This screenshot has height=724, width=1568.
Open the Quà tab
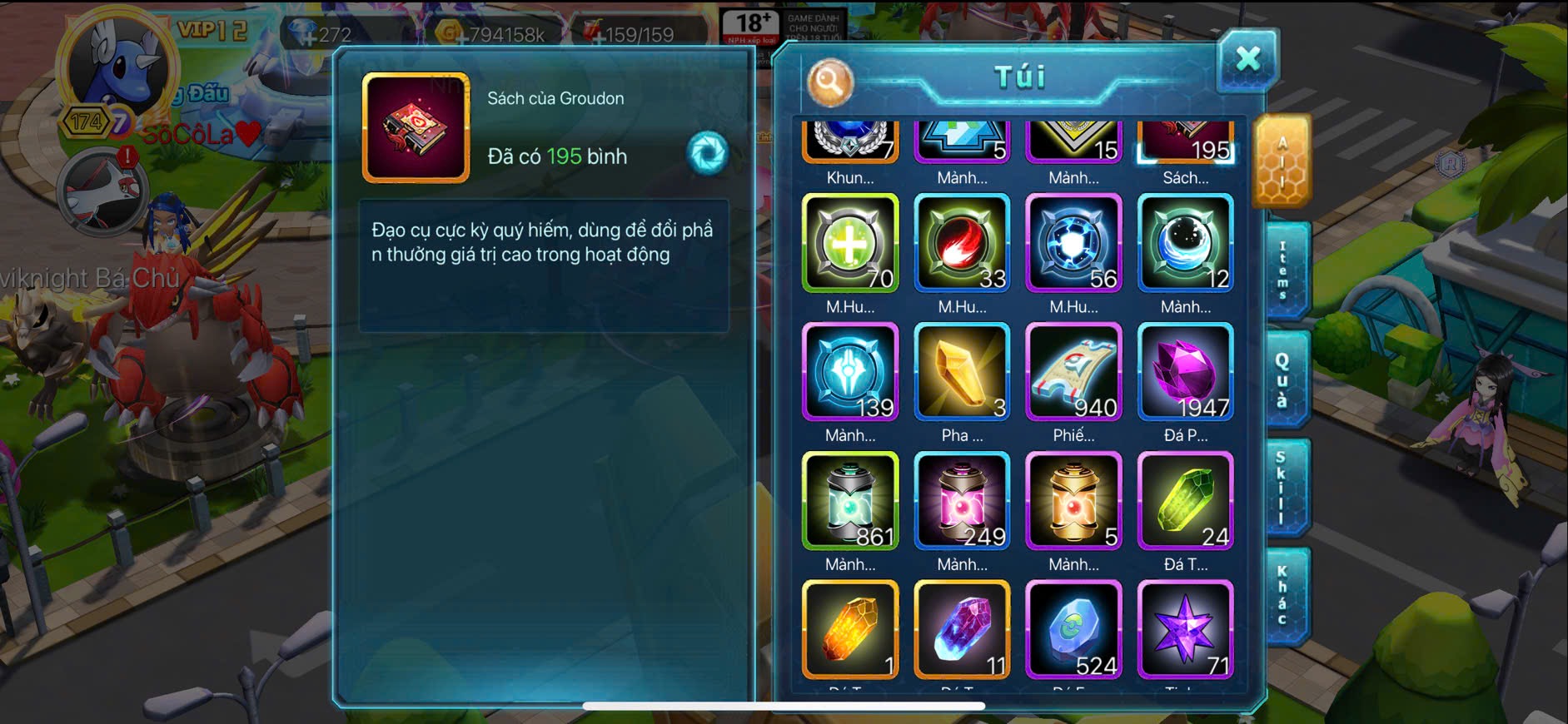coord(1283,379)
